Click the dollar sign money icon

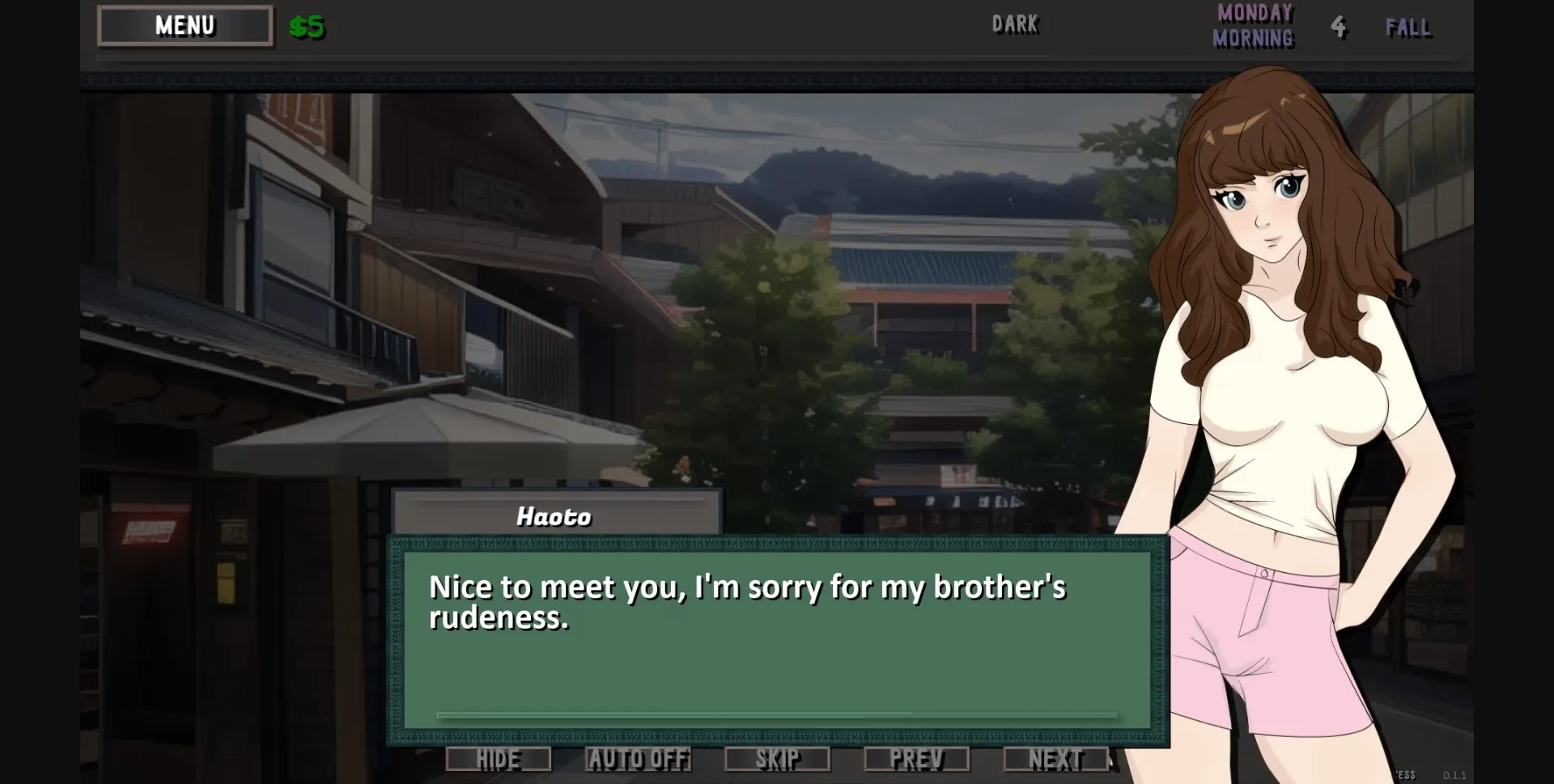pyautogui.click(x=297, y=27)
